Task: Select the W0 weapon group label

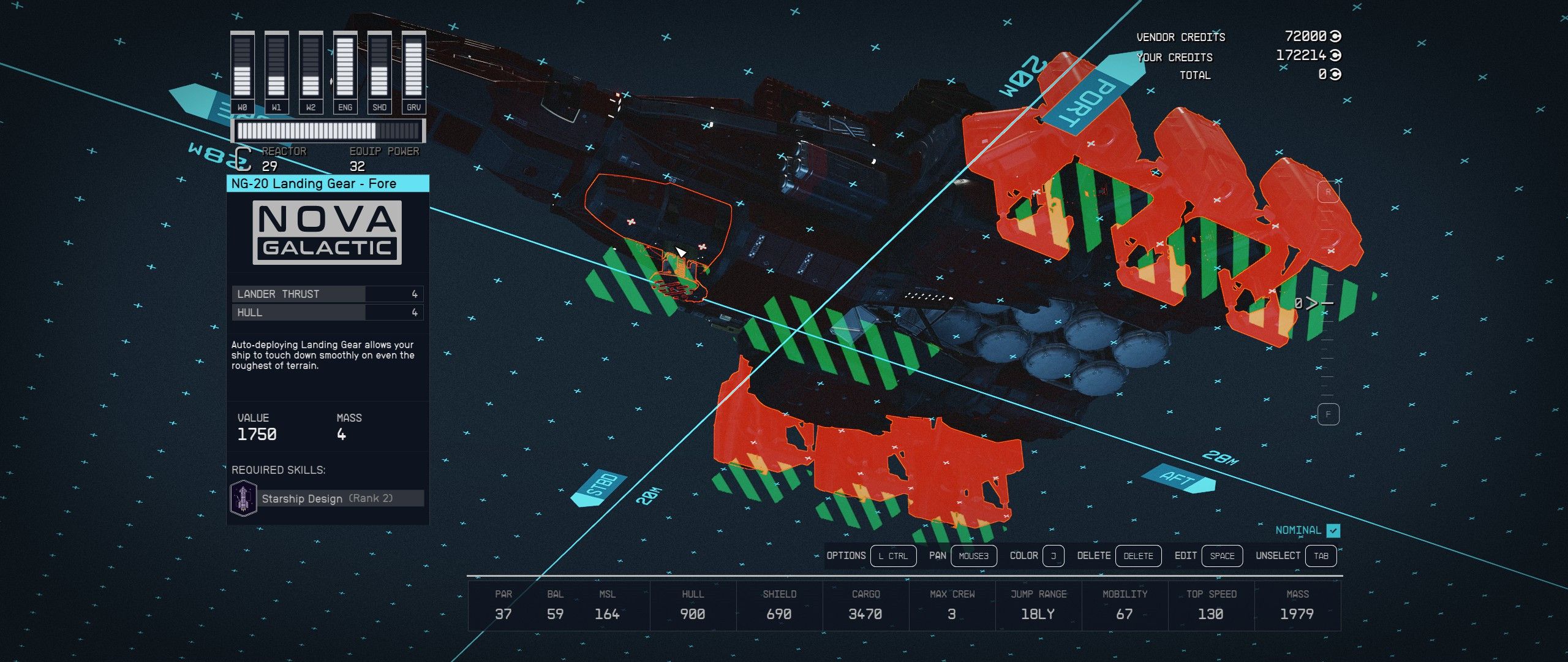Action: point(241,106)
